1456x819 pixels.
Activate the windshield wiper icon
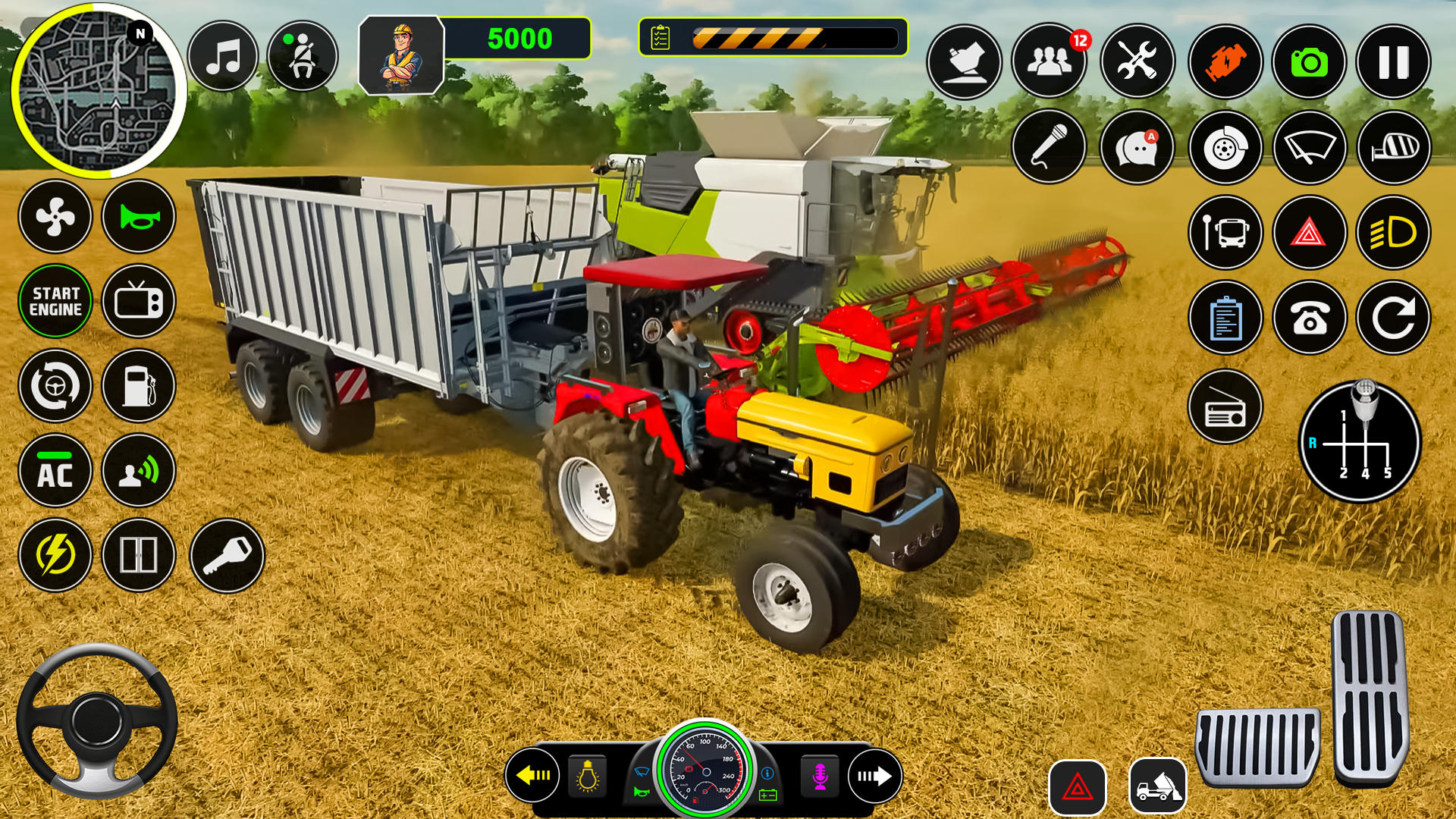pos(1310,147)
